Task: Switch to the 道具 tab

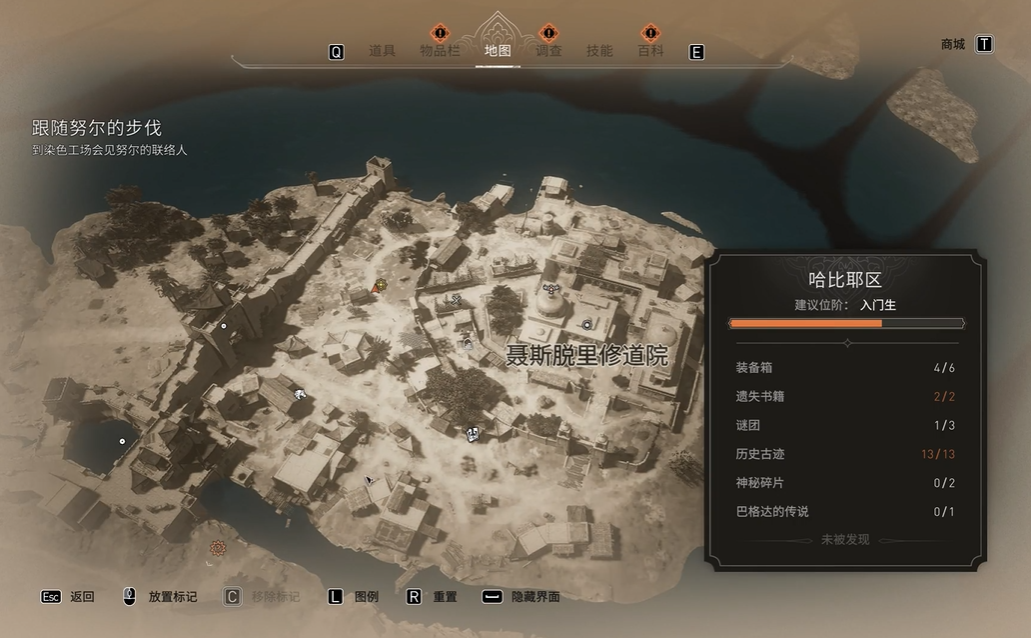Action: click(x=382, y=51)
